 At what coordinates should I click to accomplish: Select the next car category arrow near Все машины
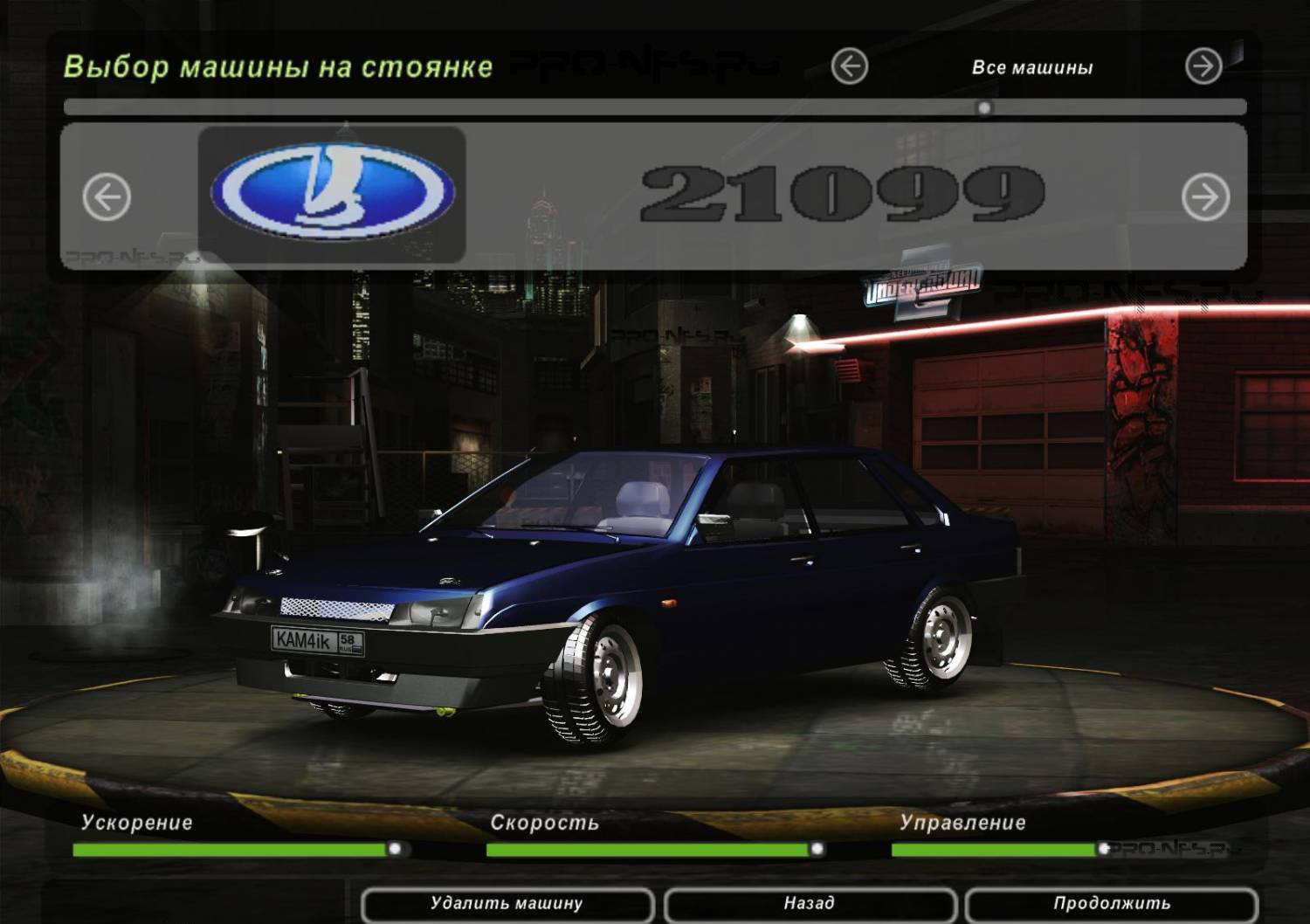tap(1203, 64)
